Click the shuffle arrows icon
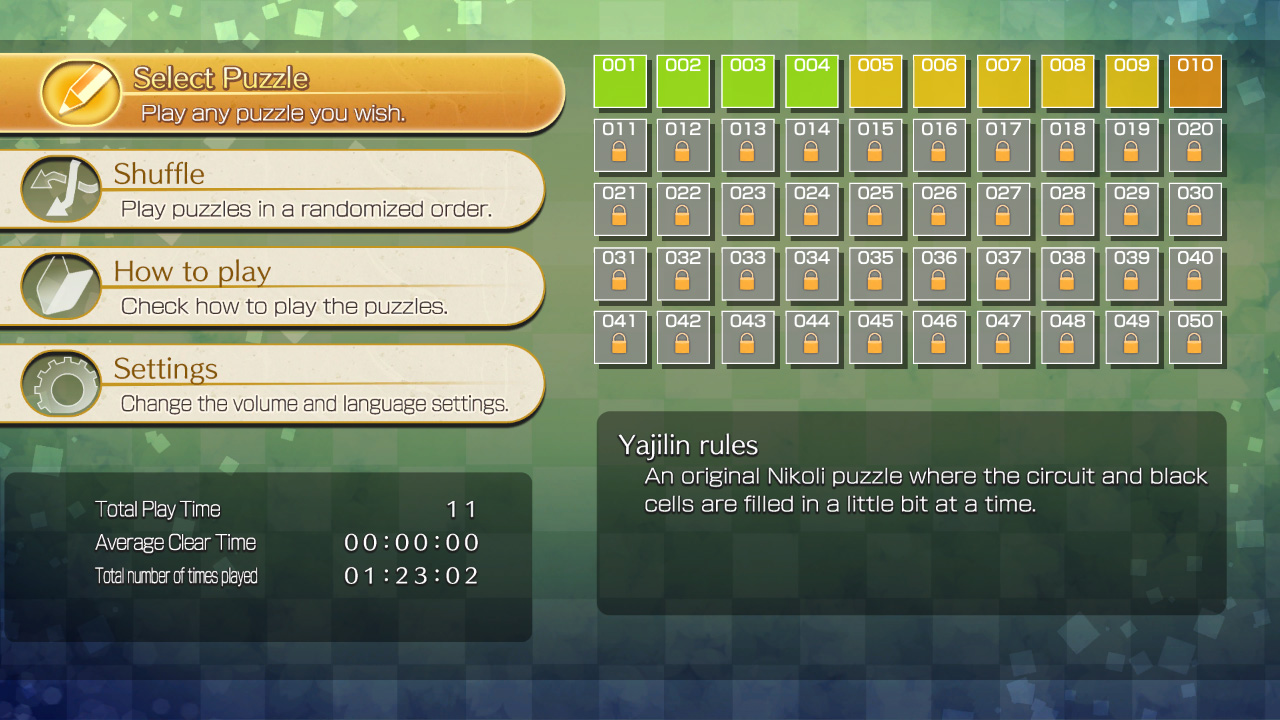 (x=60, y=189)
